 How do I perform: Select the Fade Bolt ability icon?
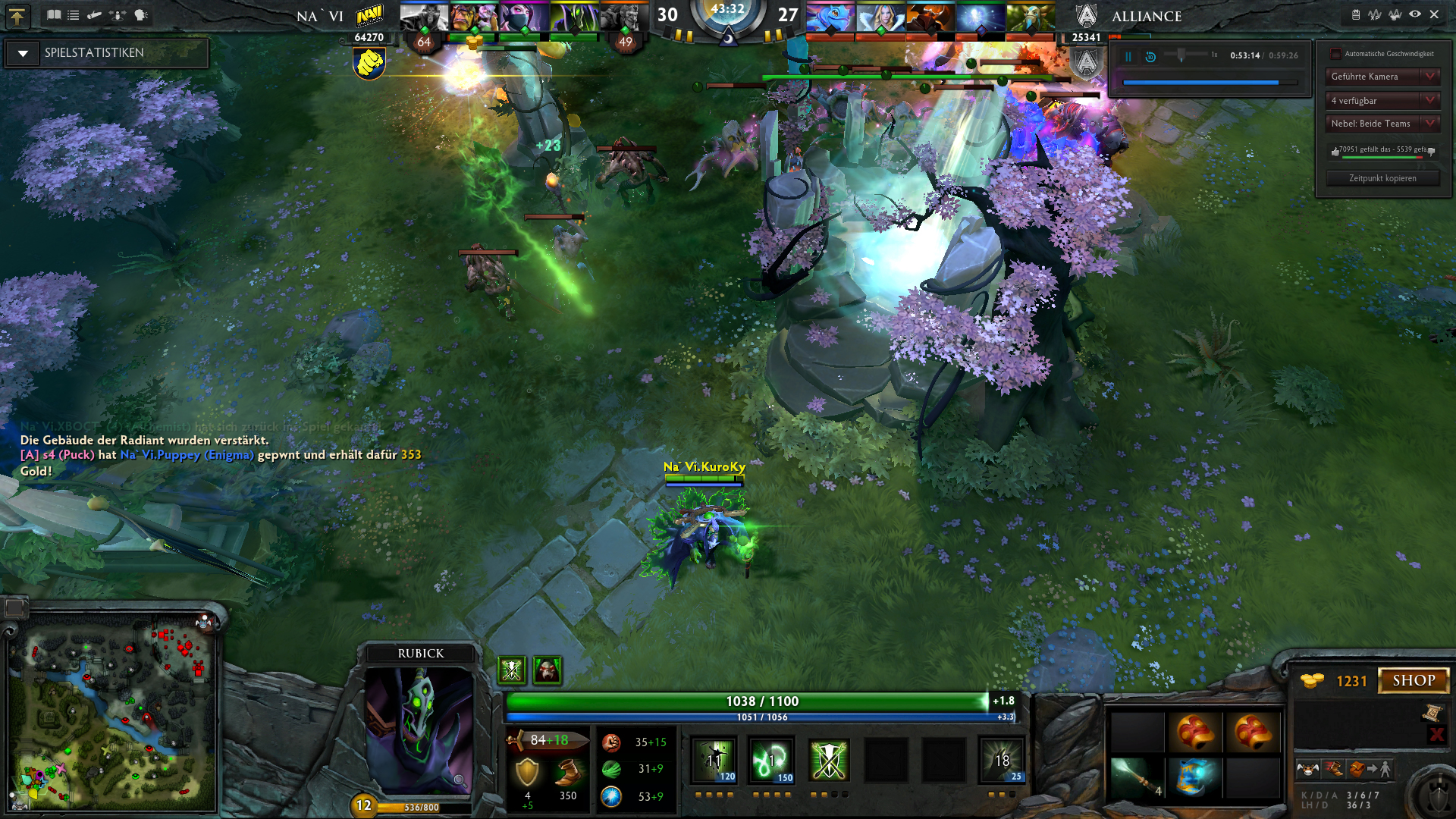pos(771,760)
